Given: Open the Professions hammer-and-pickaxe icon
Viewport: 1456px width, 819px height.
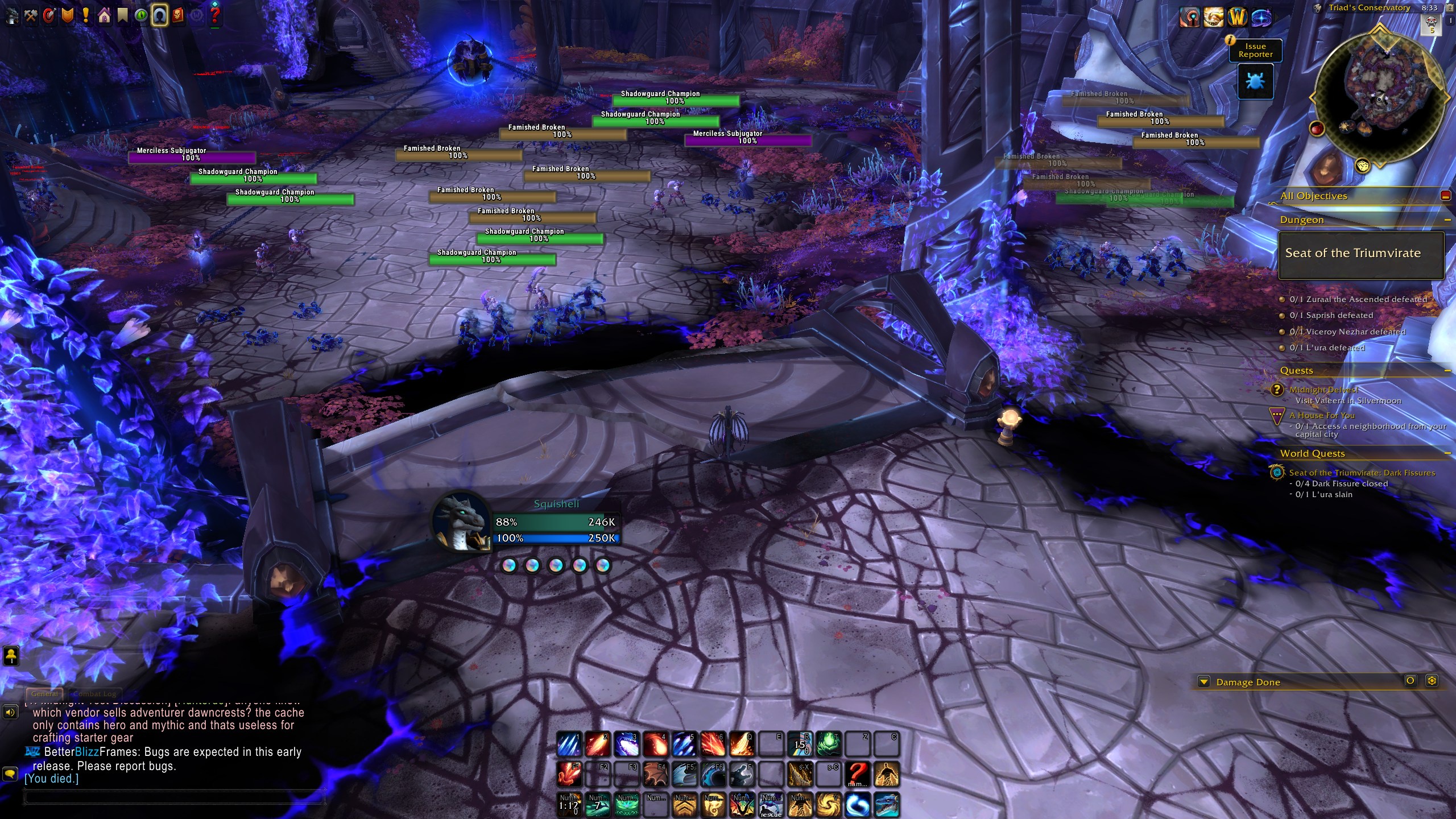Looking at the screenshot, I should (x=30, y=16).
